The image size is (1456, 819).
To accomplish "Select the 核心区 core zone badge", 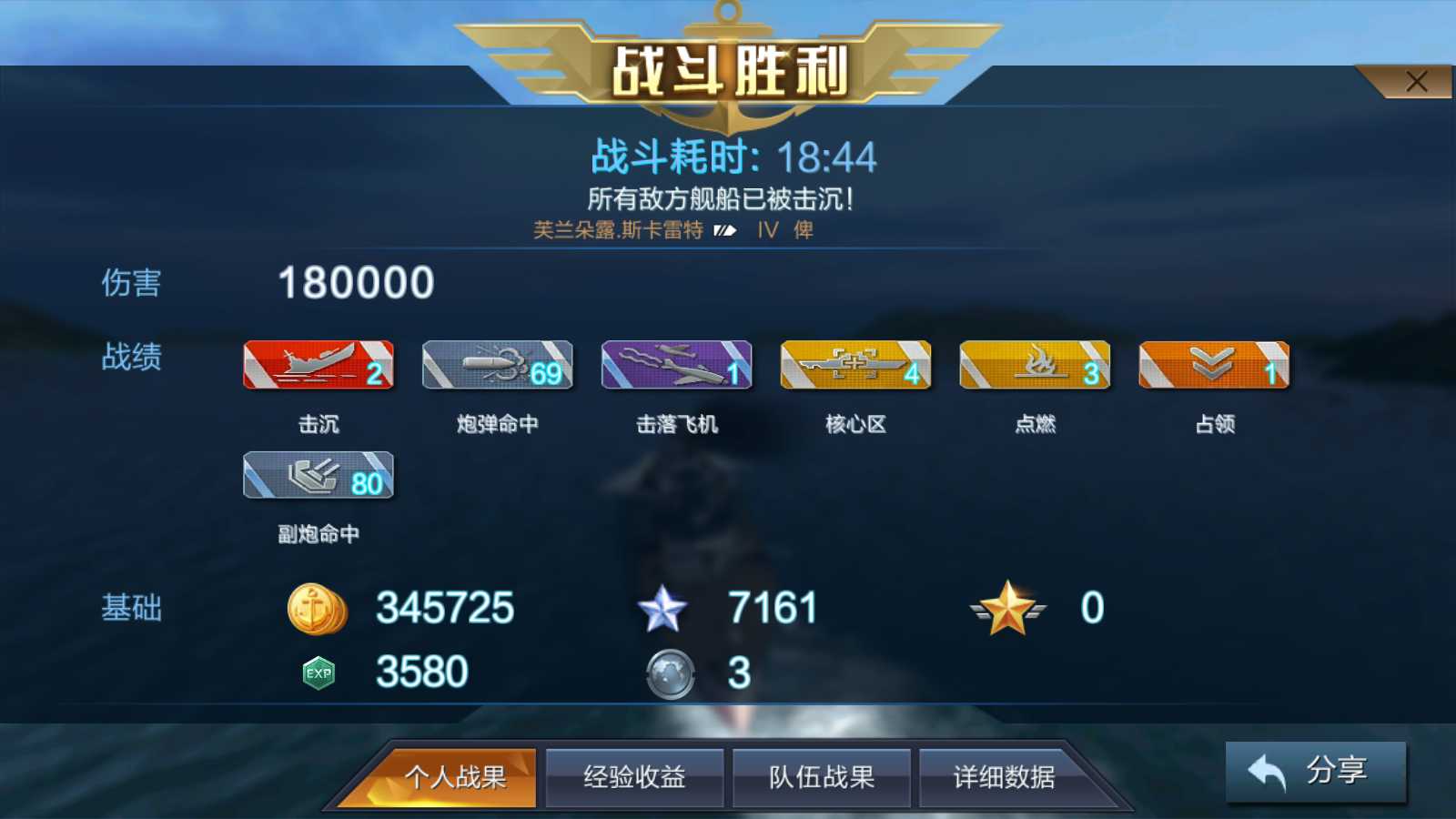I will pos(855,364).
